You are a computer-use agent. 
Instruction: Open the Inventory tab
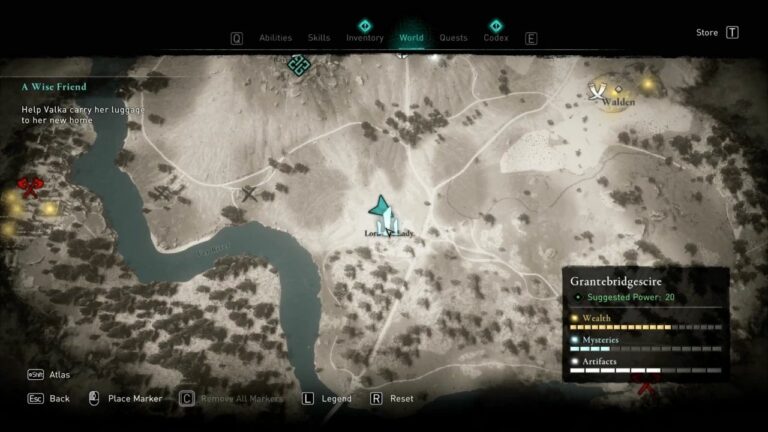(365, 38)
